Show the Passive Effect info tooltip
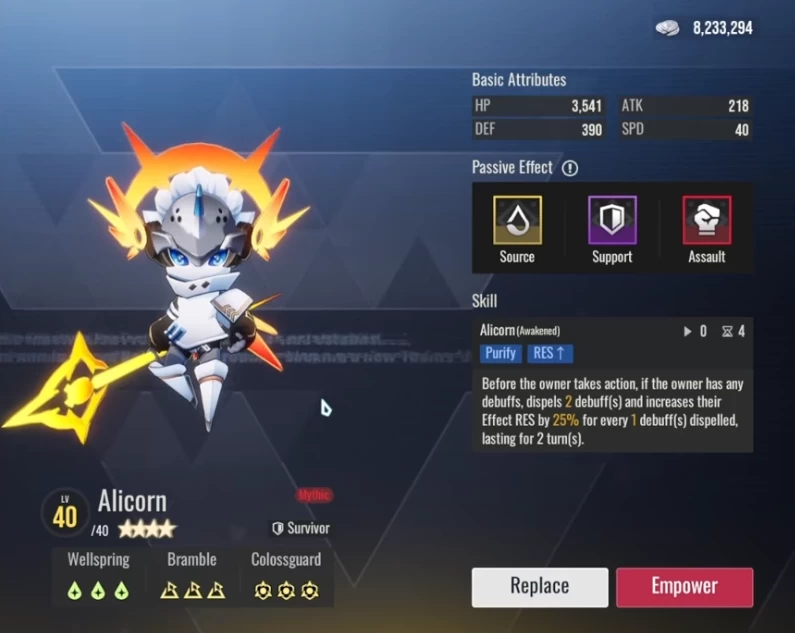795x633 pixels. [x=570, y=168]
